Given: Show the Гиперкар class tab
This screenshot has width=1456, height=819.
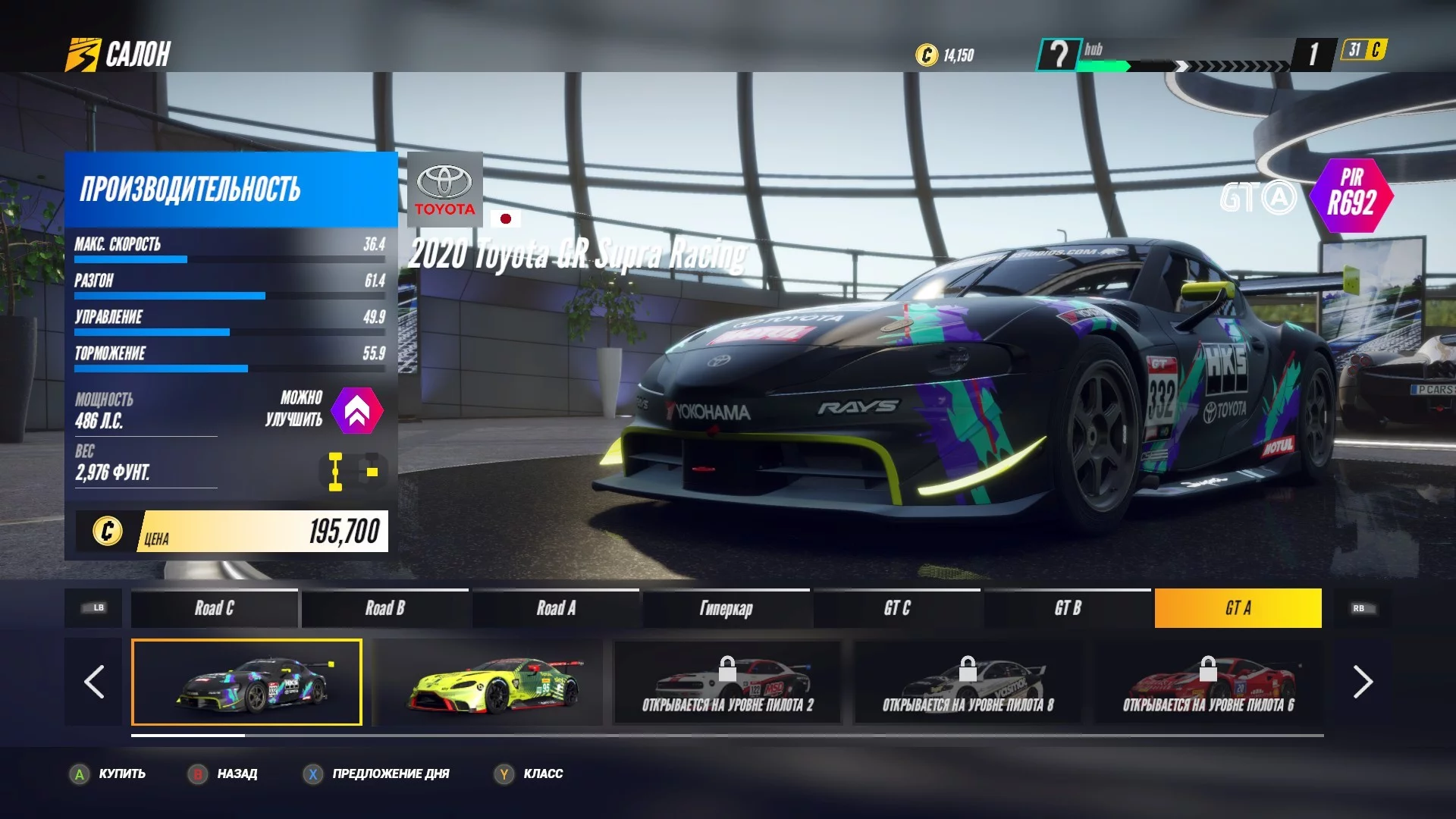Looking at the screenshot, I should 726,608.
